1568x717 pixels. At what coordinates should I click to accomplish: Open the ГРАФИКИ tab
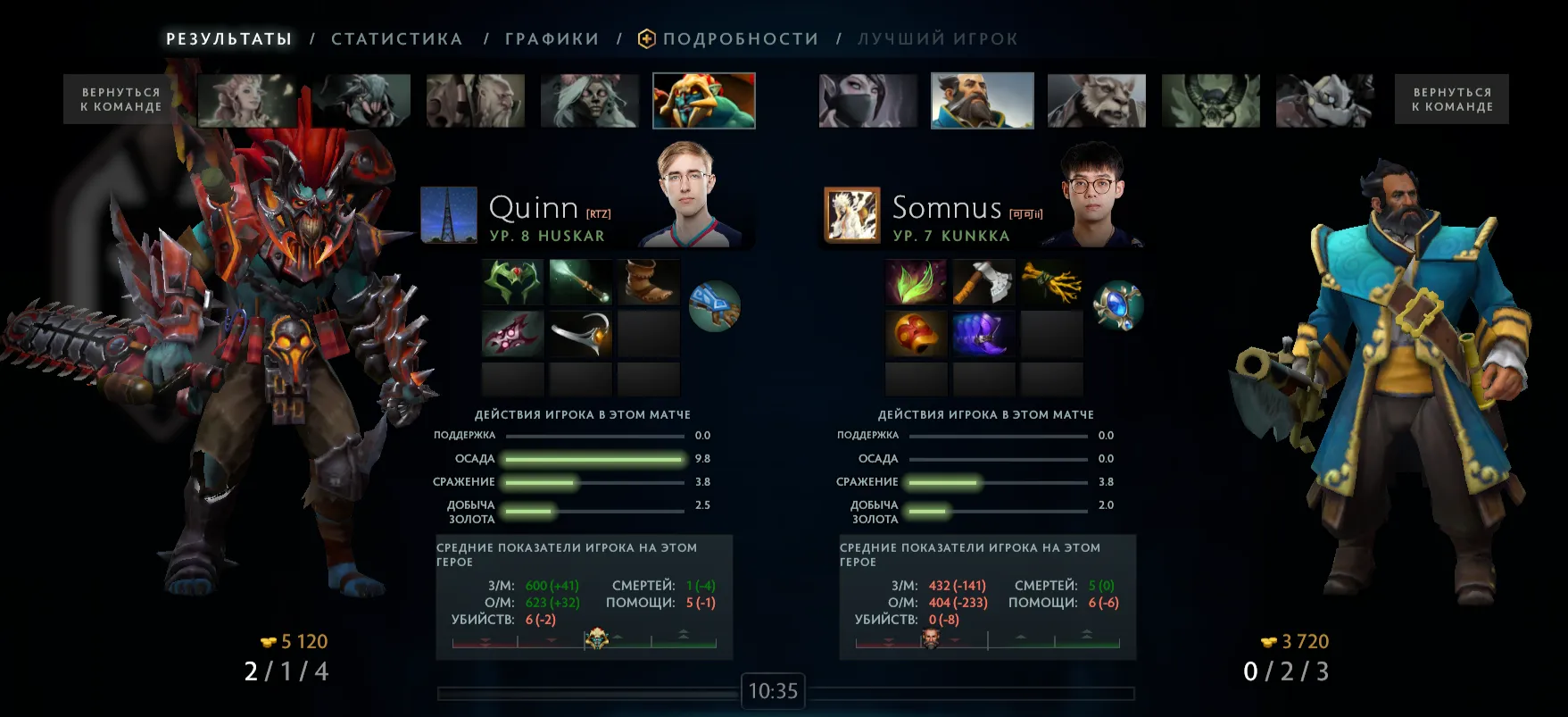tap(552, 38)
